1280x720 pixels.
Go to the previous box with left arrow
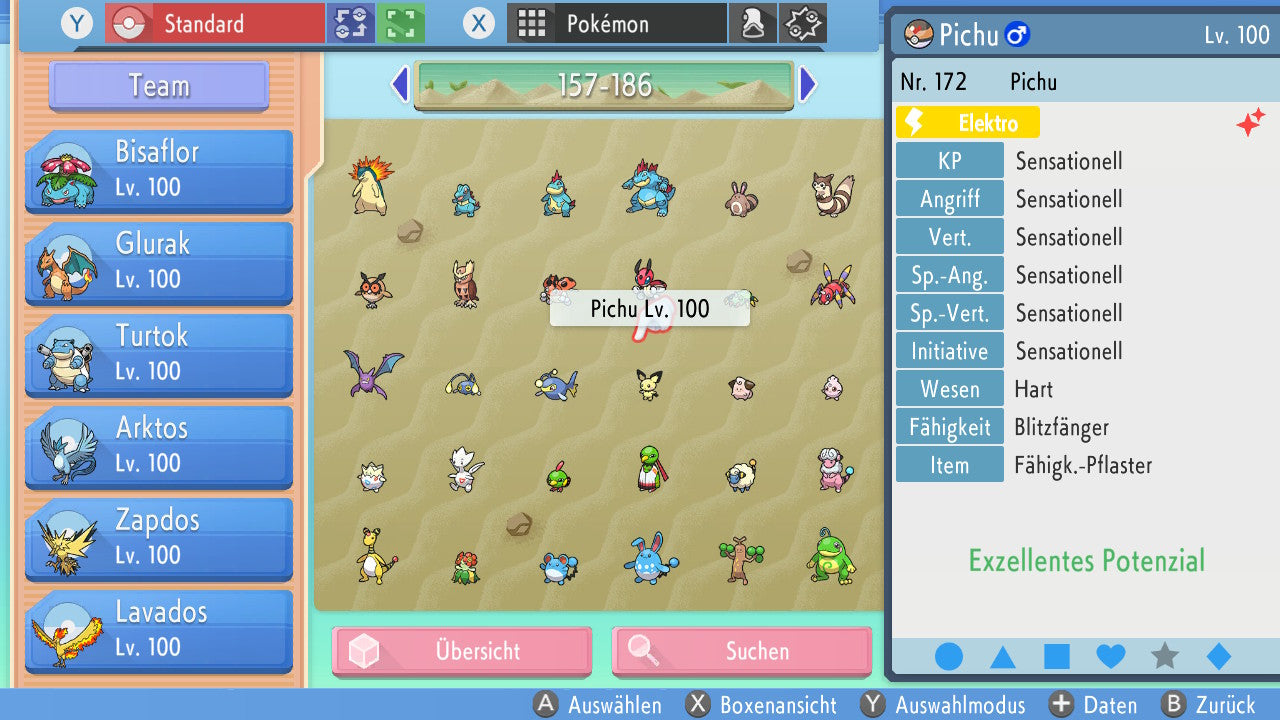point(400,85)
